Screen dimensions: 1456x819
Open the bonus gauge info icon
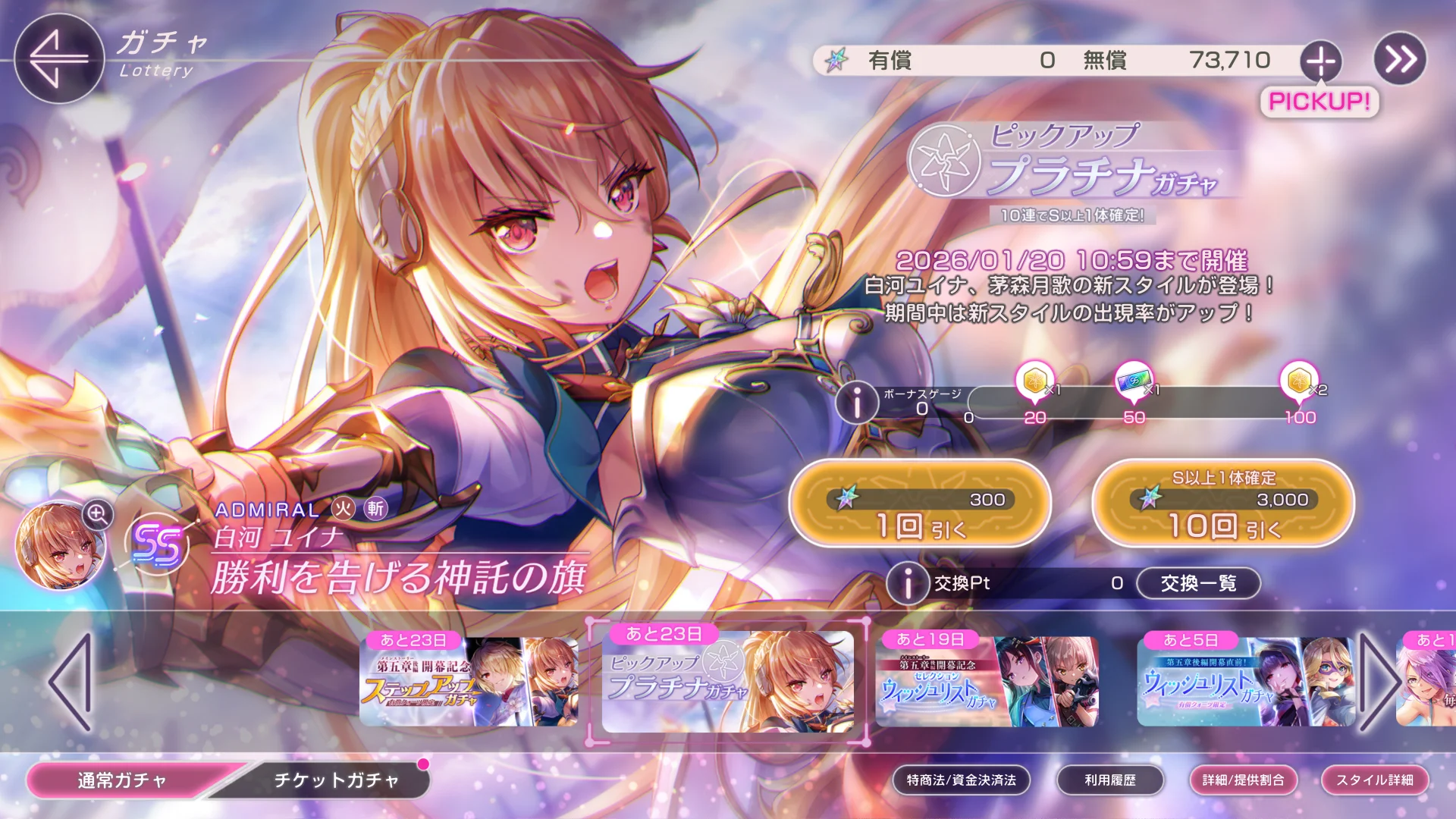coord(857,402)
